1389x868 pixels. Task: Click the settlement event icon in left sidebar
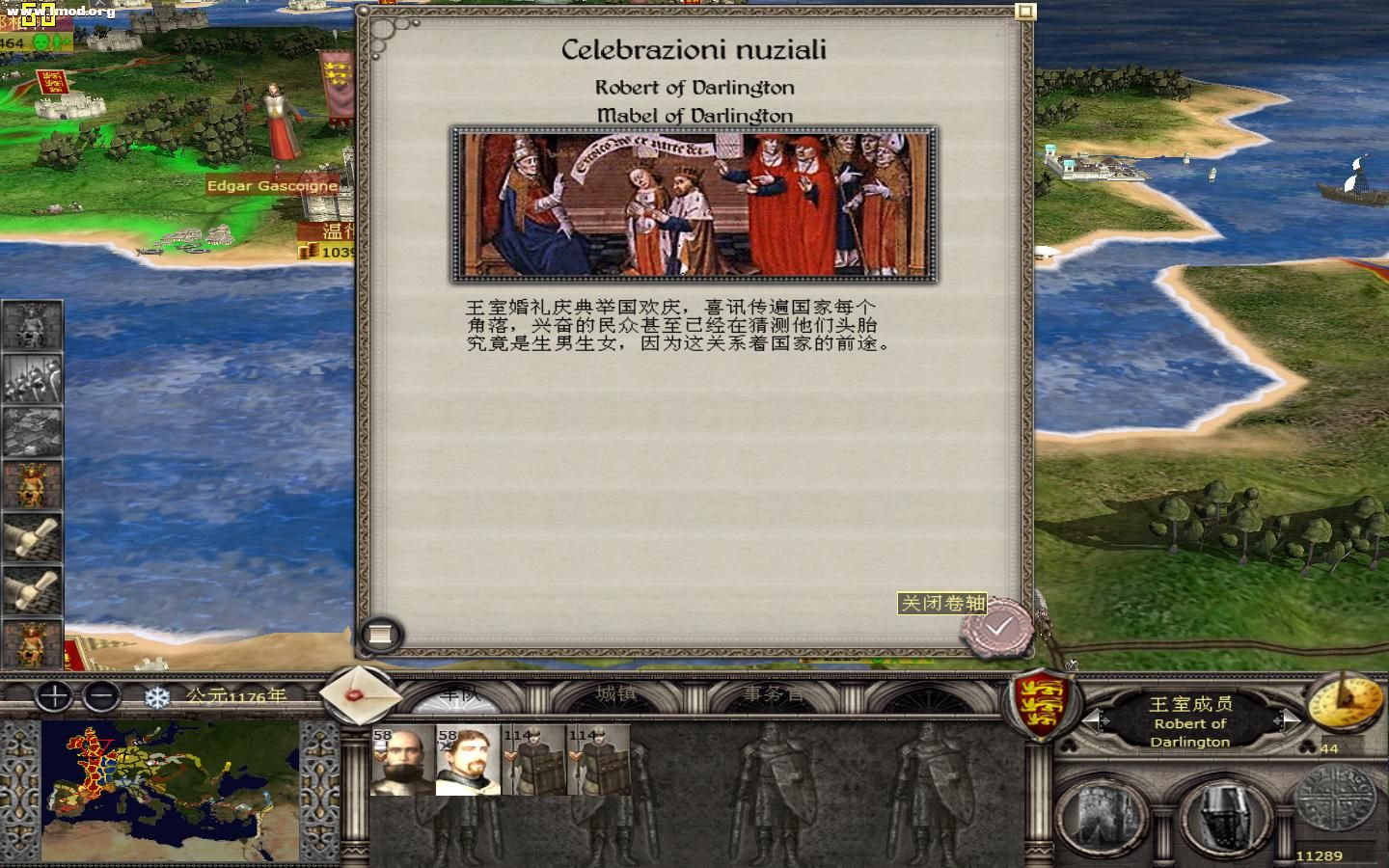point(32,431)
